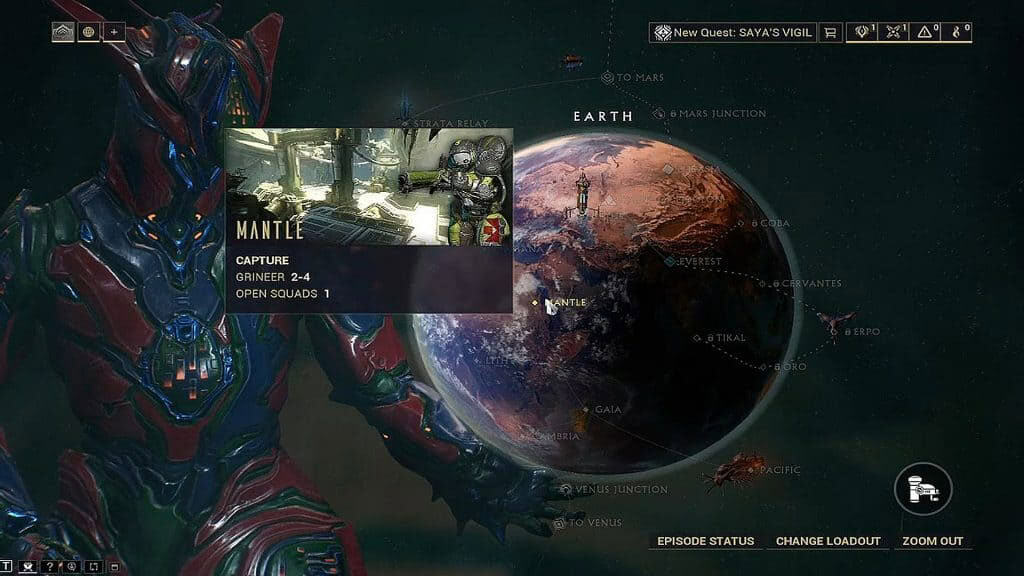The image size is (1024, 576).
Task: Select the Mantle mission node
Action: [x=536, y=302]
